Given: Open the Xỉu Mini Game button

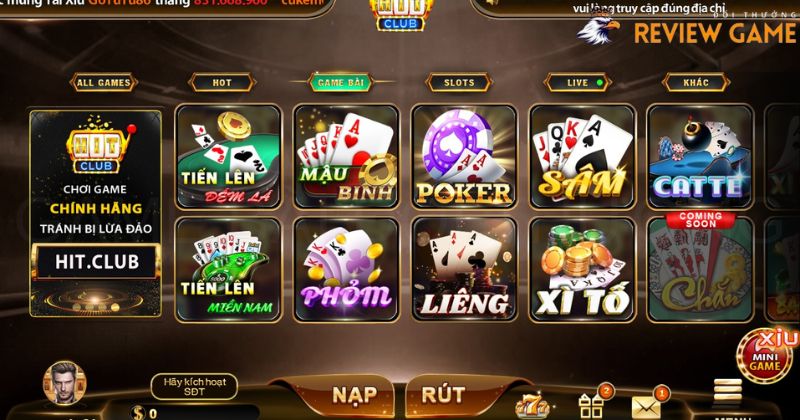Looking at the screenshot, I should click(767, 353).
